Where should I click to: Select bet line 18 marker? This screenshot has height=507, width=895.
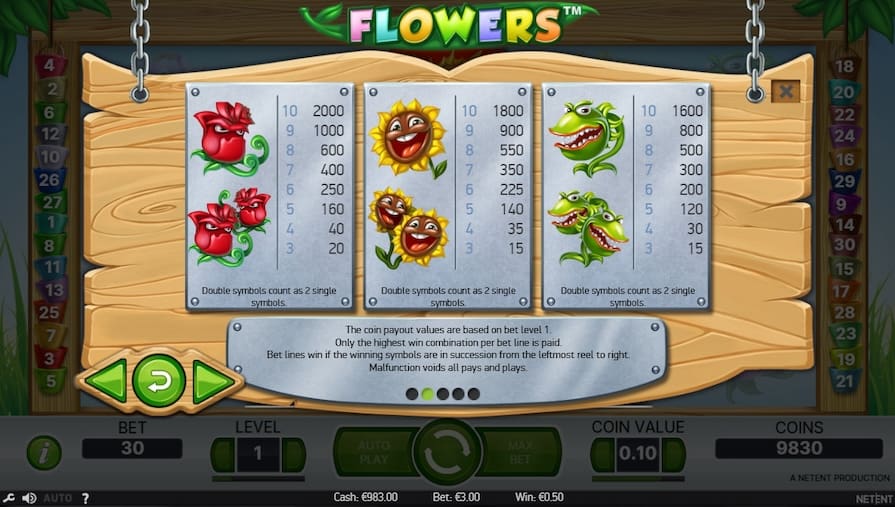click(845, 67)
